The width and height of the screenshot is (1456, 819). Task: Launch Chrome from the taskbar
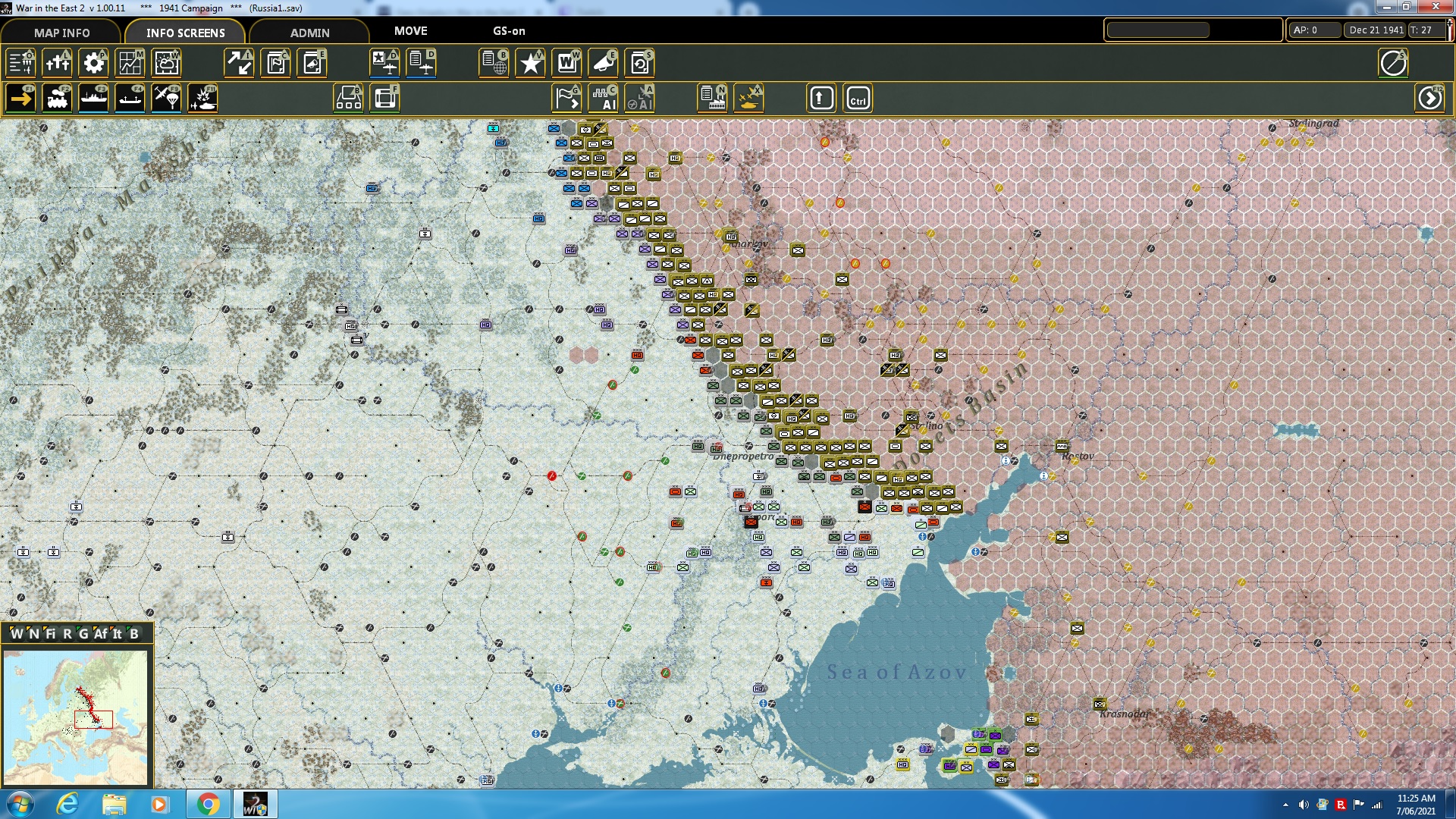[x=209, y=803]
